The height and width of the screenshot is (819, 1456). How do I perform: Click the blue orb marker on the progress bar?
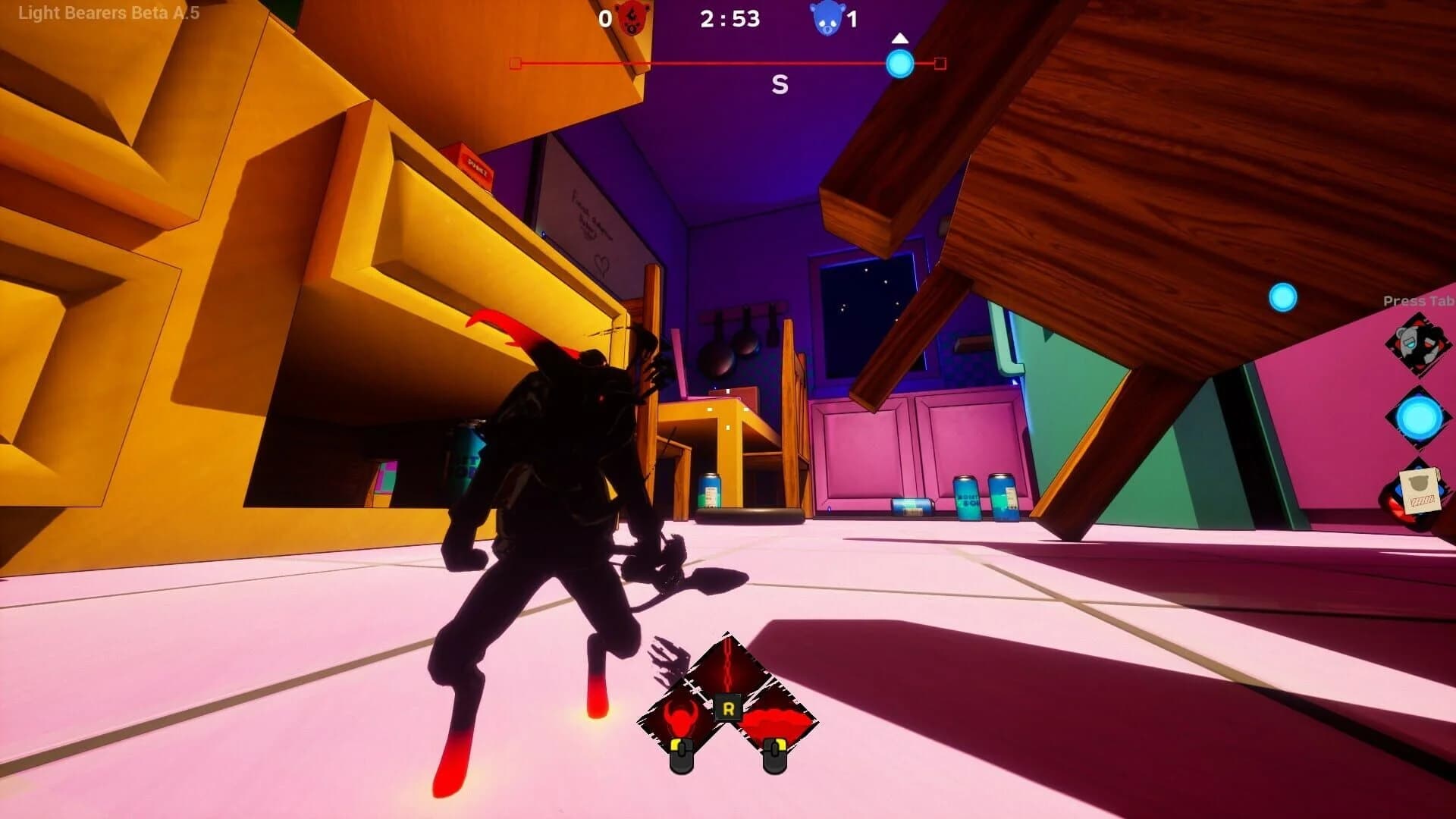tap(901, 64)
